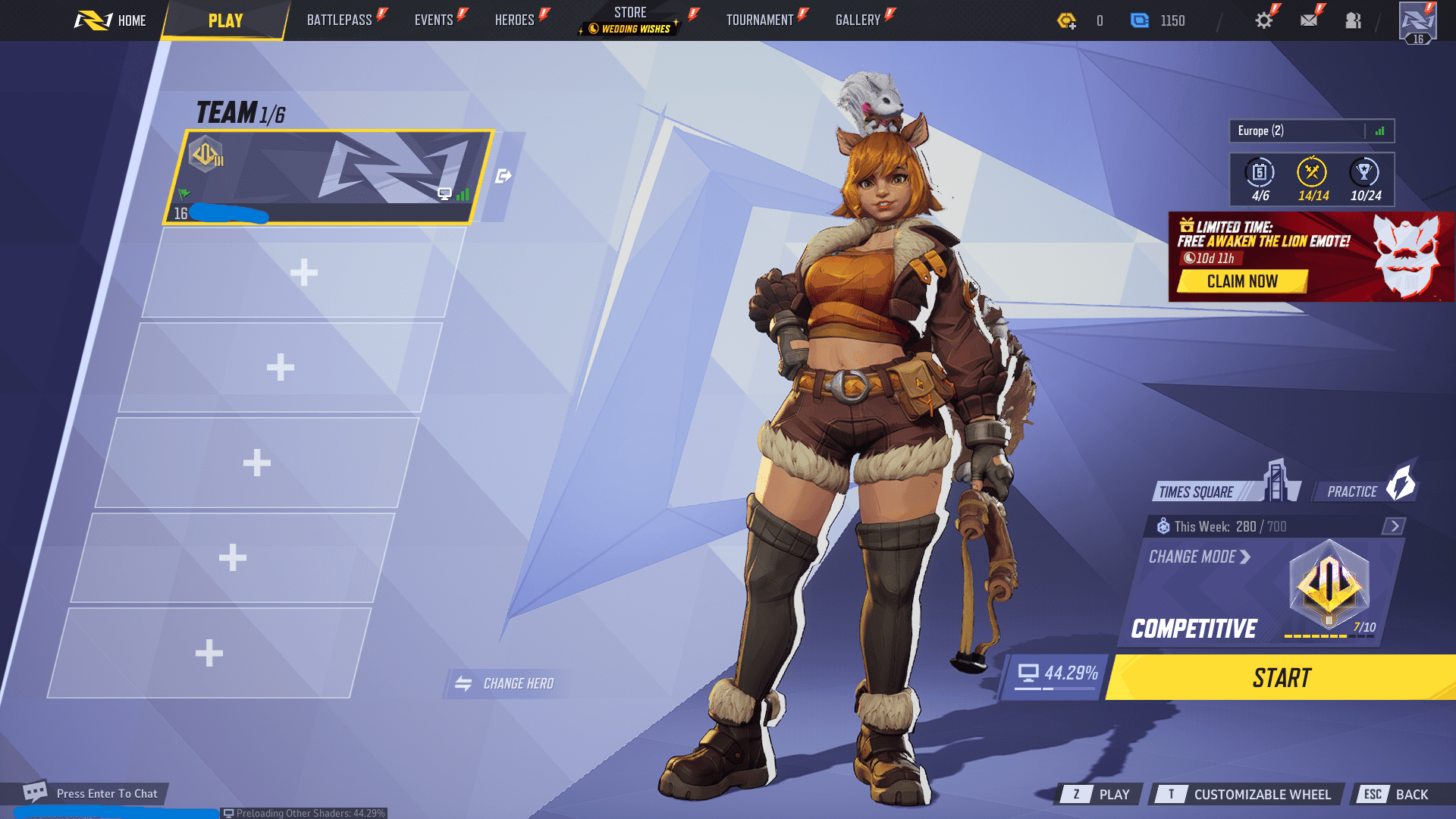Select the player profile avatar badge

pyautogui.click(x=1417, y=20)
